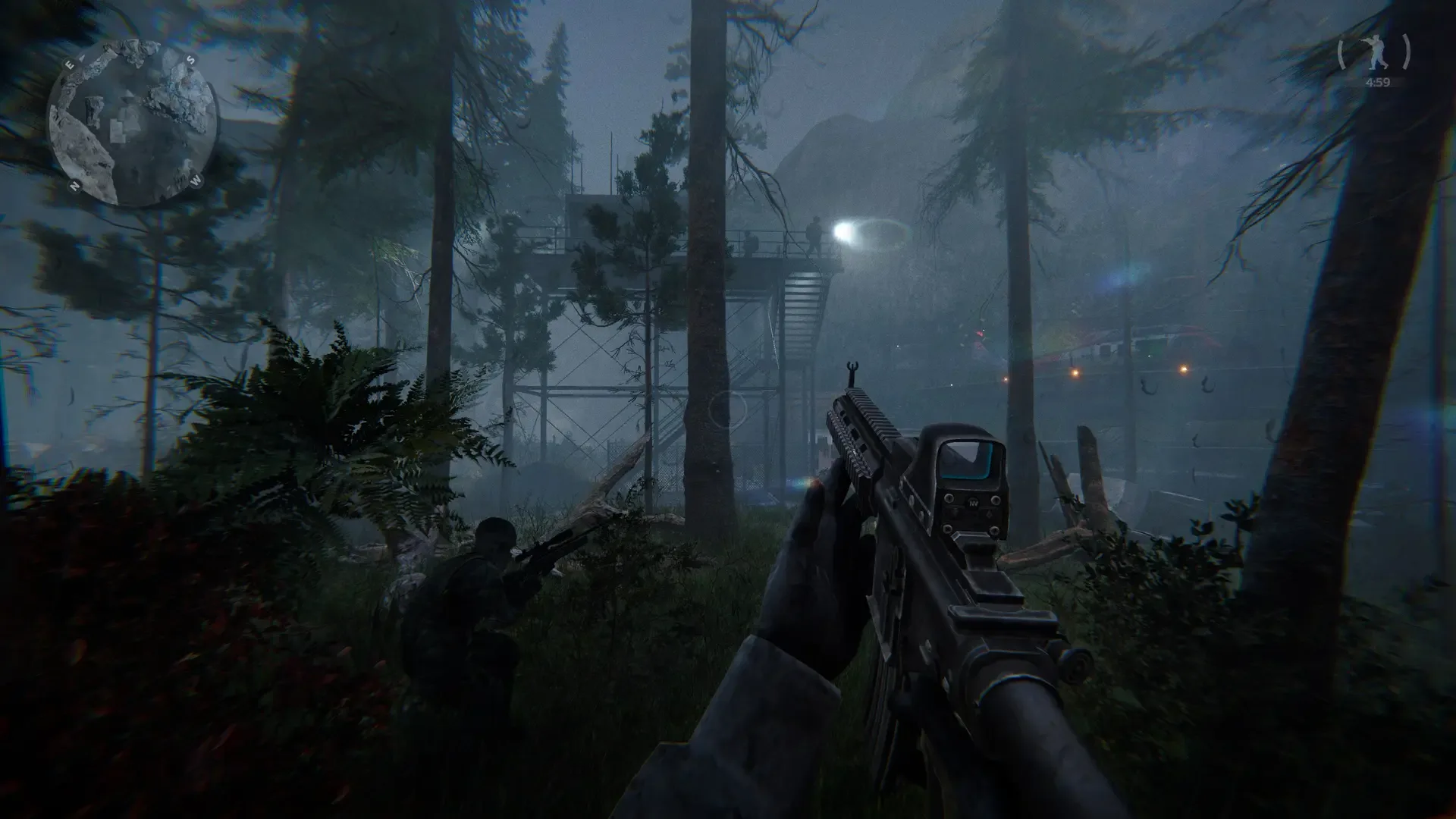Click the 'N' north marker on the compass
Screen dimensions: 1456x819
74,184
